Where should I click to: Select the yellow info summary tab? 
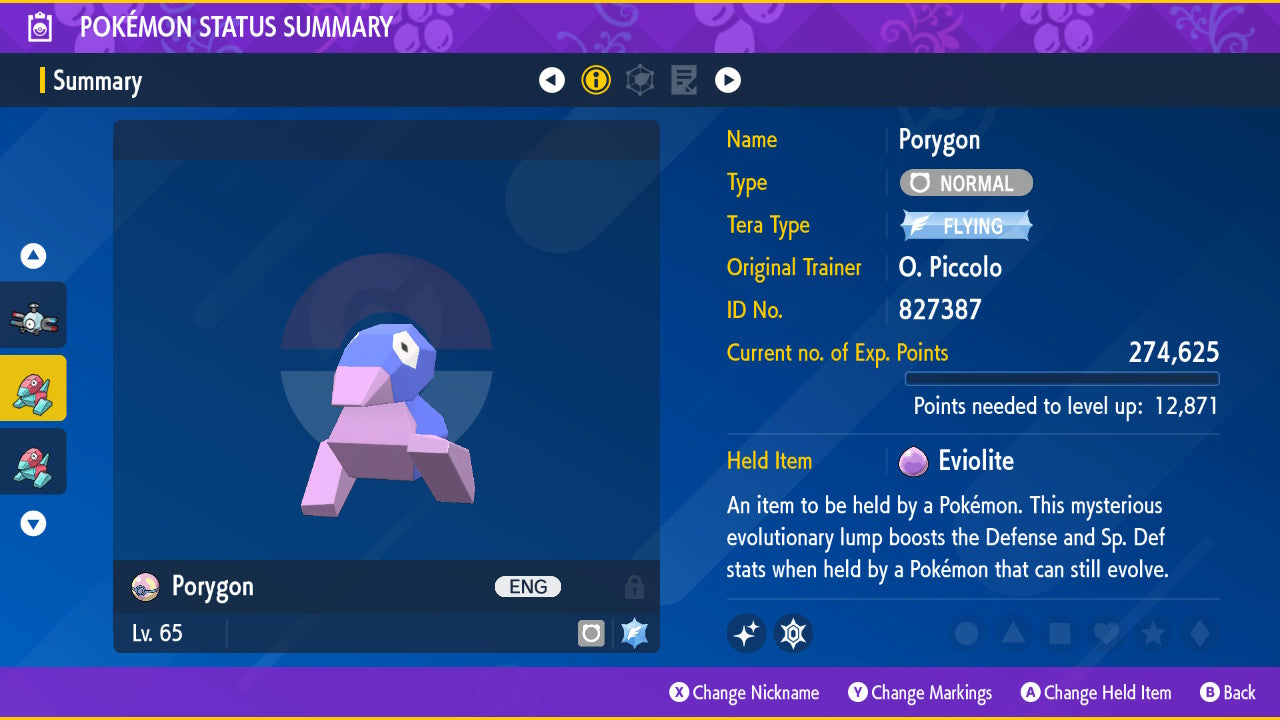pos(596,80)
